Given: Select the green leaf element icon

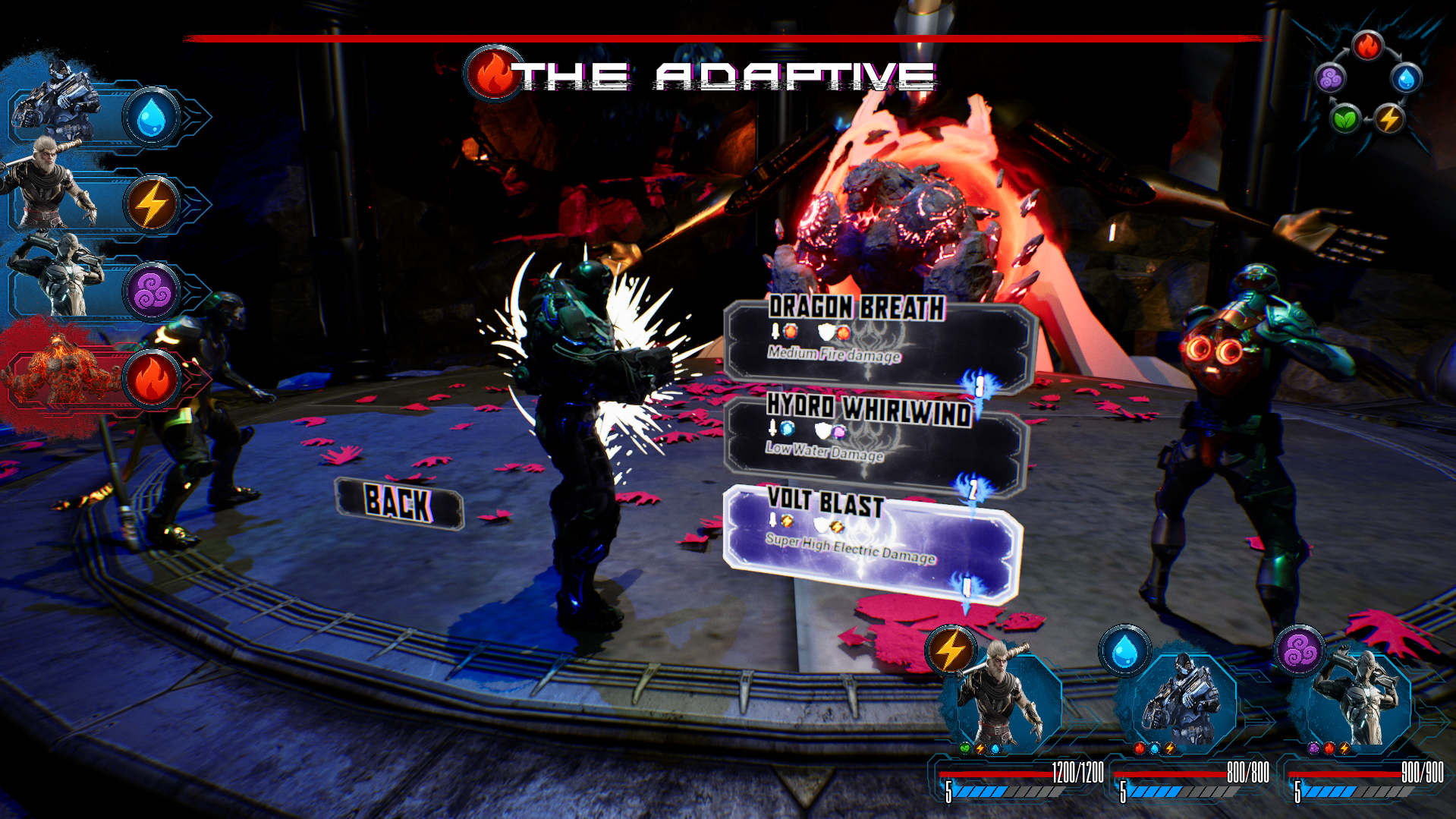Looking at the screenshot, I should [1345, 119].
